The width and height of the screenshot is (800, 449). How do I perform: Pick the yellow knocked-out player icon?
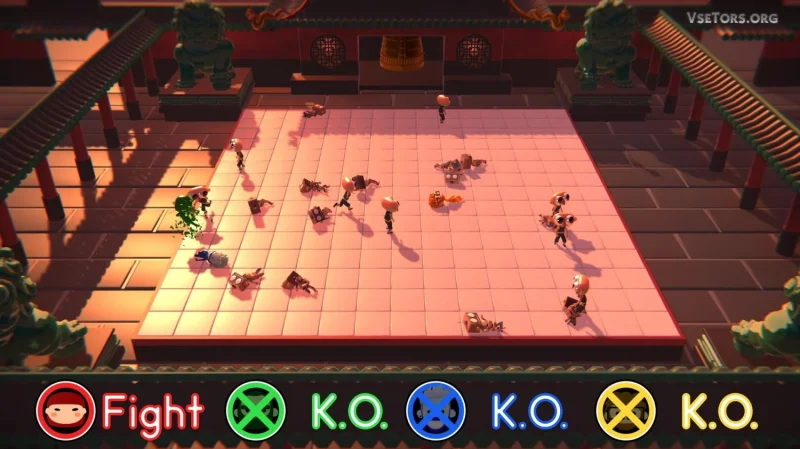[x=626, y=410]
